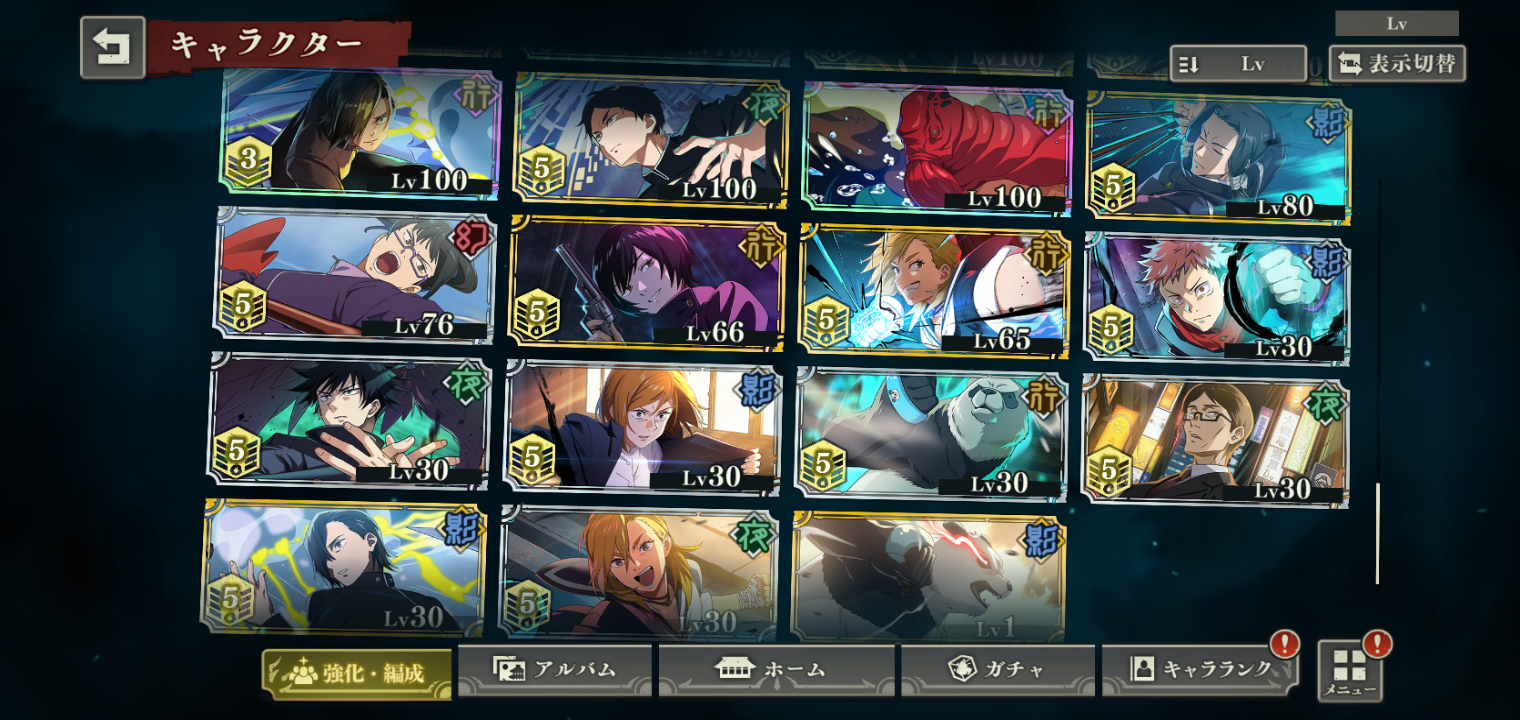
Task: Select the Lv30 card with yellow lightning
Action: (x=343, y=567)
